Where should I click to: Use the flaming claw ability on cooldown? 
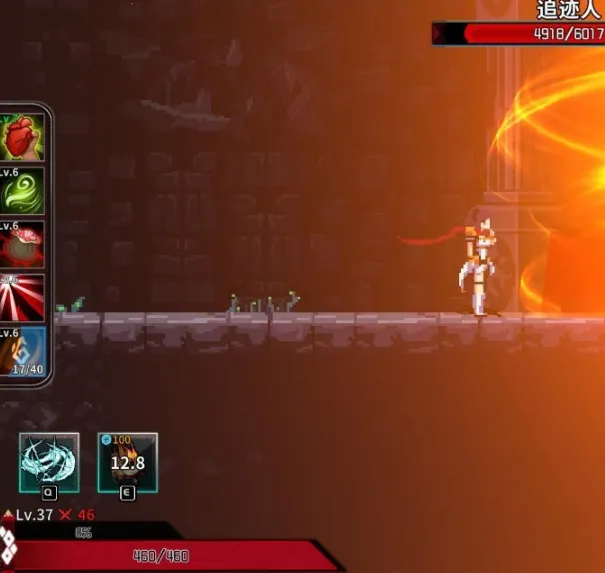[x=127, y=462]
